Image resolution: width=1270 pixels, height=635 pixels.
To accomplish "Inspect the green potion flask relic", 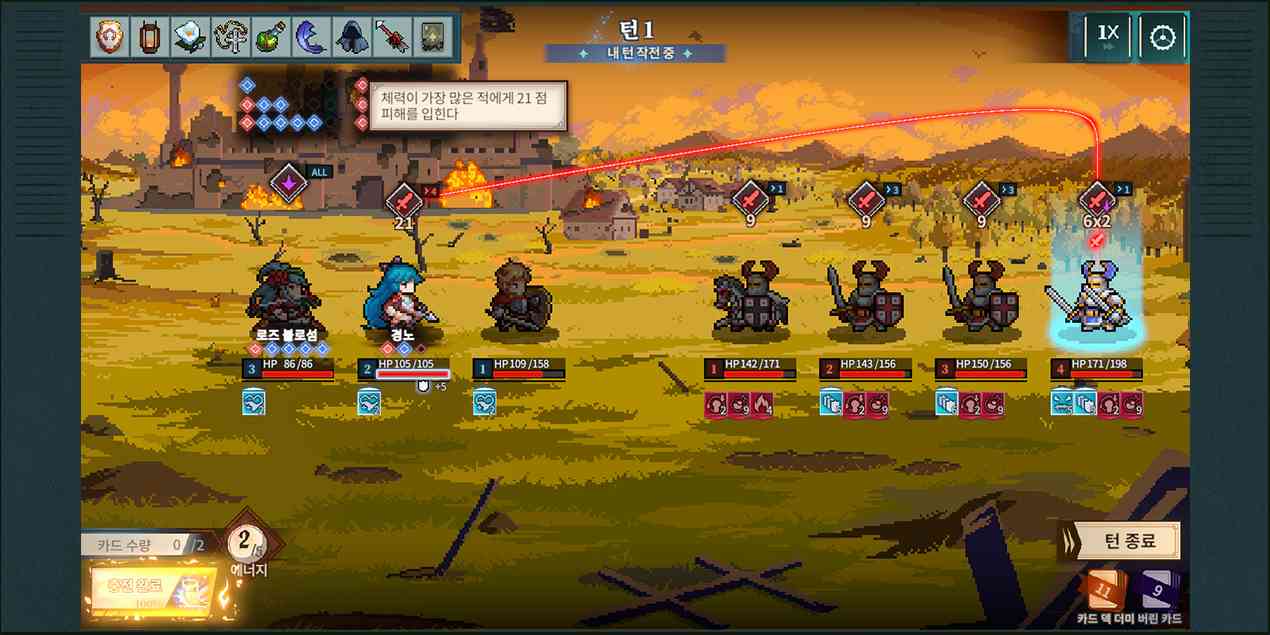I will 268,38.
